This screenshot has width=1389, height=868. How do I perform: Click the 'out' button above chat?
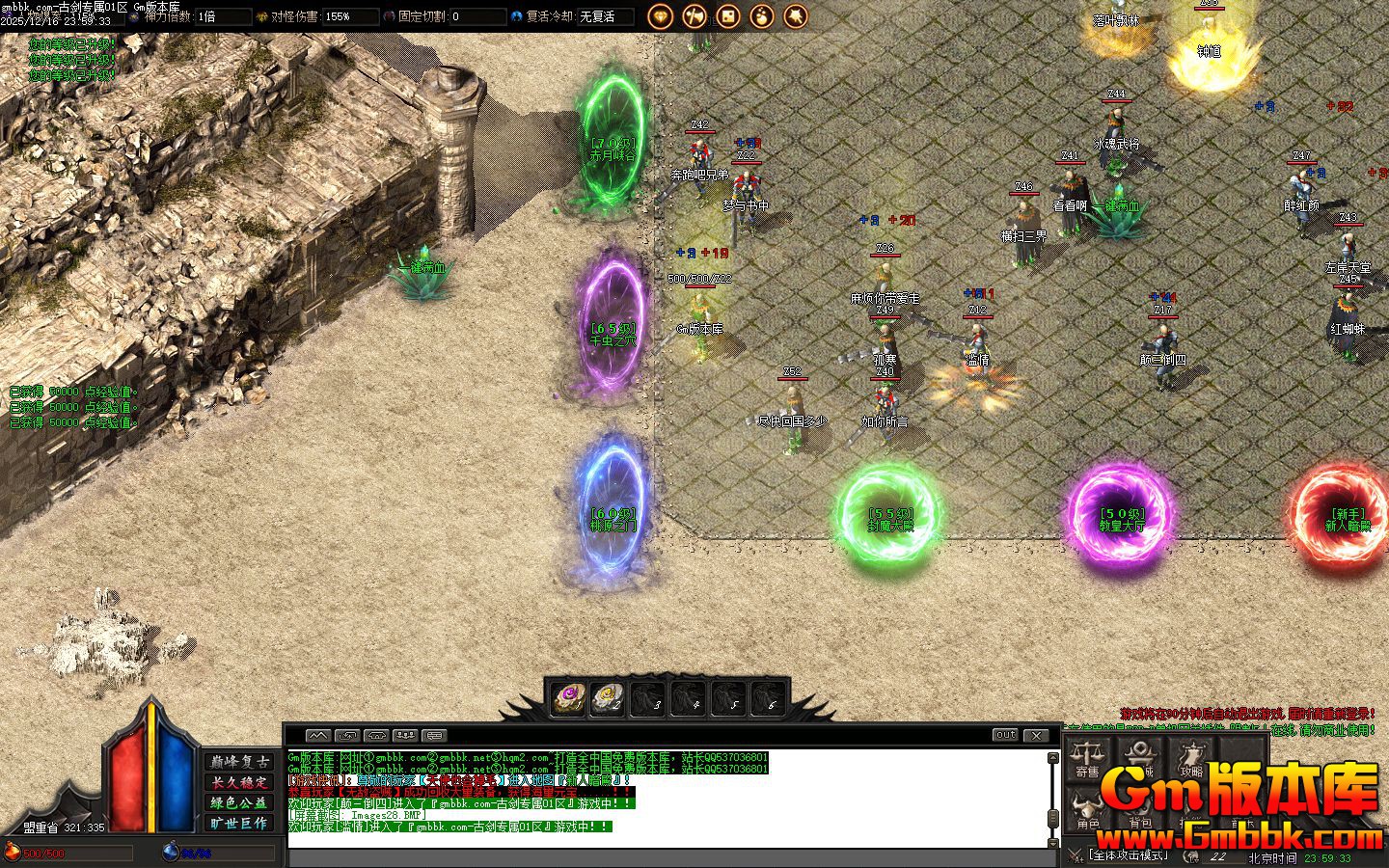point(1005,735)
